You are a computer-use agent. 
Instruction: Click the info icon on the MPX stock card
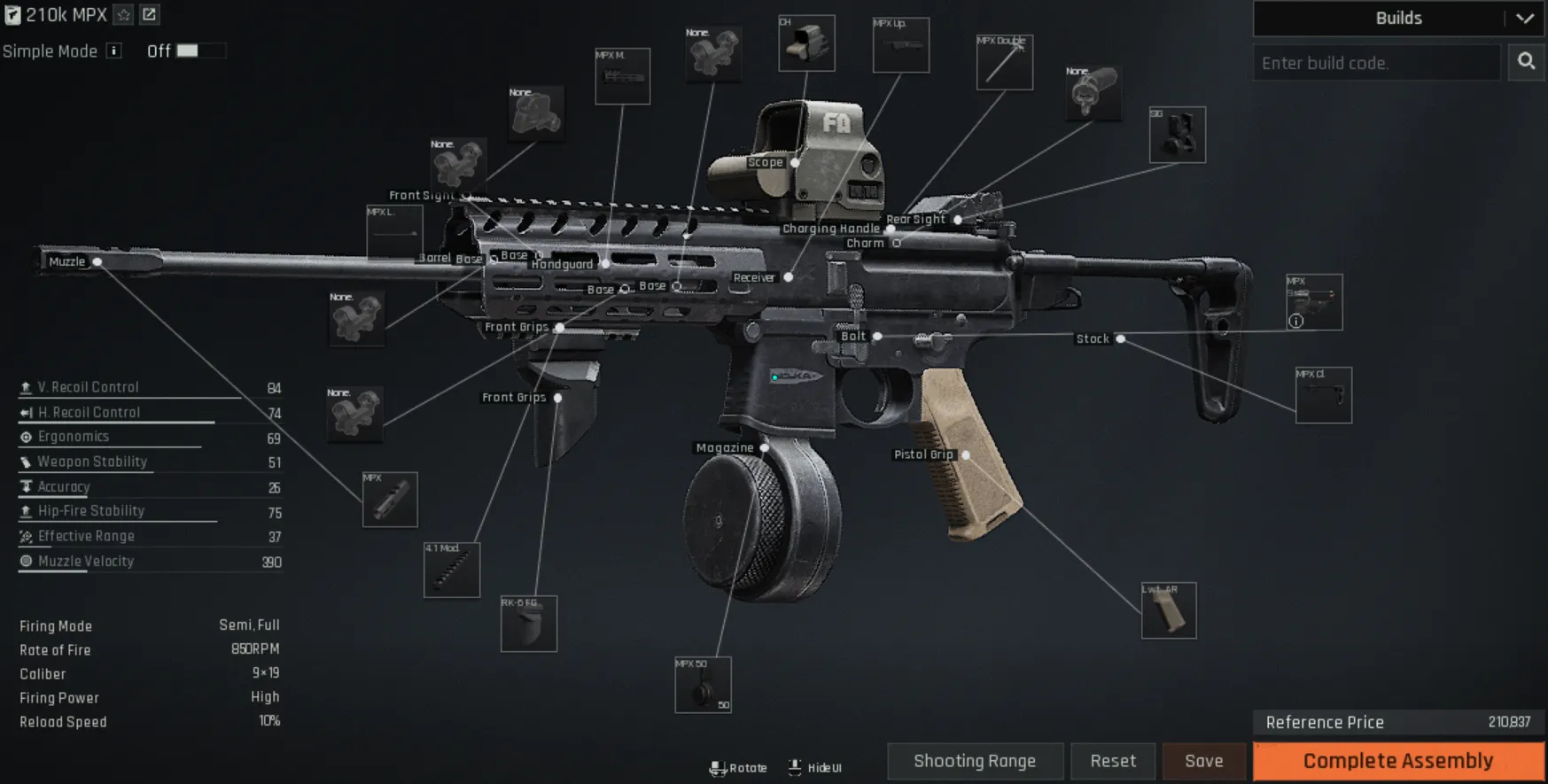point(1295,322)
